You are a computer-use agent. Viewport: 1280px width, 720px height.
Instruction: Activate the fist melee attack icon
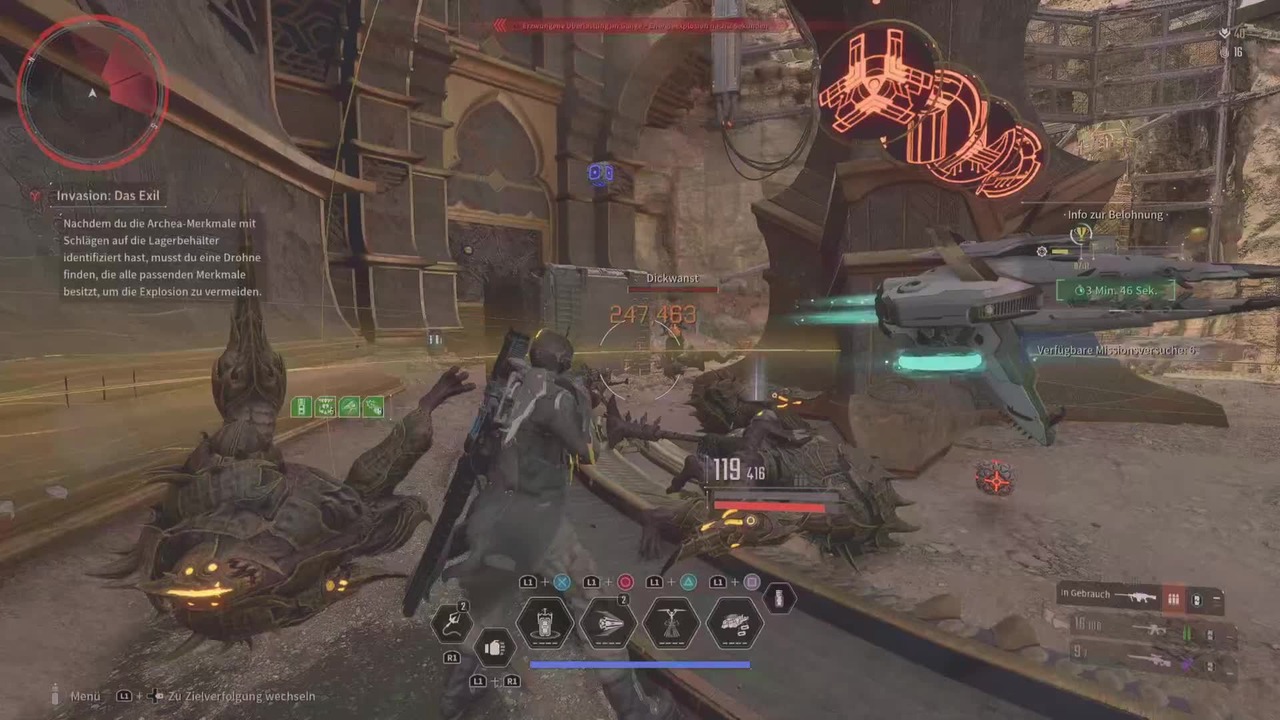(x=493, y=647)
